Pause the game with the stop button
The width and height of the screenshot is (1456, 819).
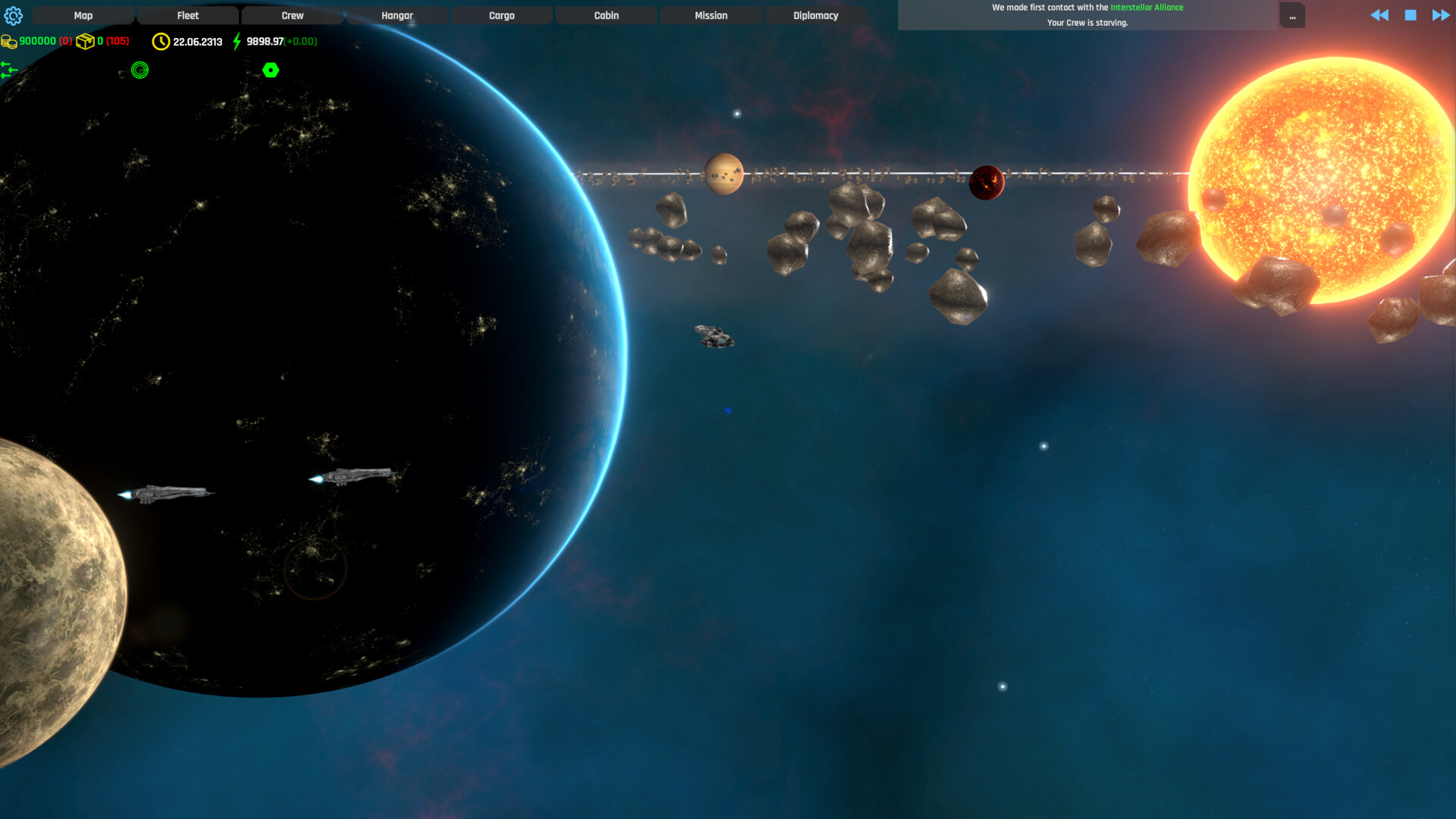coord(1409,14)
